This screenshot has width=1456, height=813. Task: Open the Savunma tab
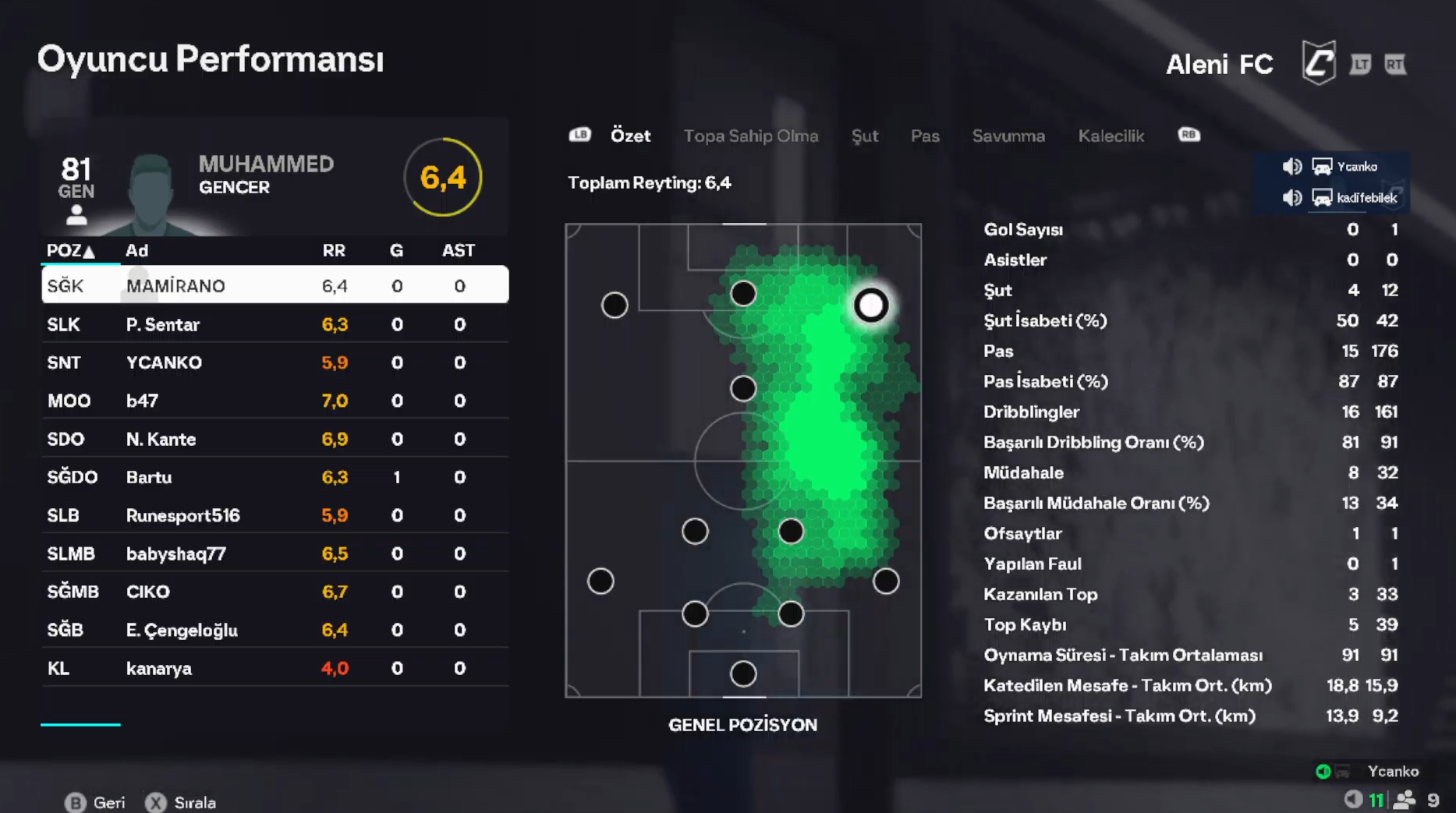1008,136
